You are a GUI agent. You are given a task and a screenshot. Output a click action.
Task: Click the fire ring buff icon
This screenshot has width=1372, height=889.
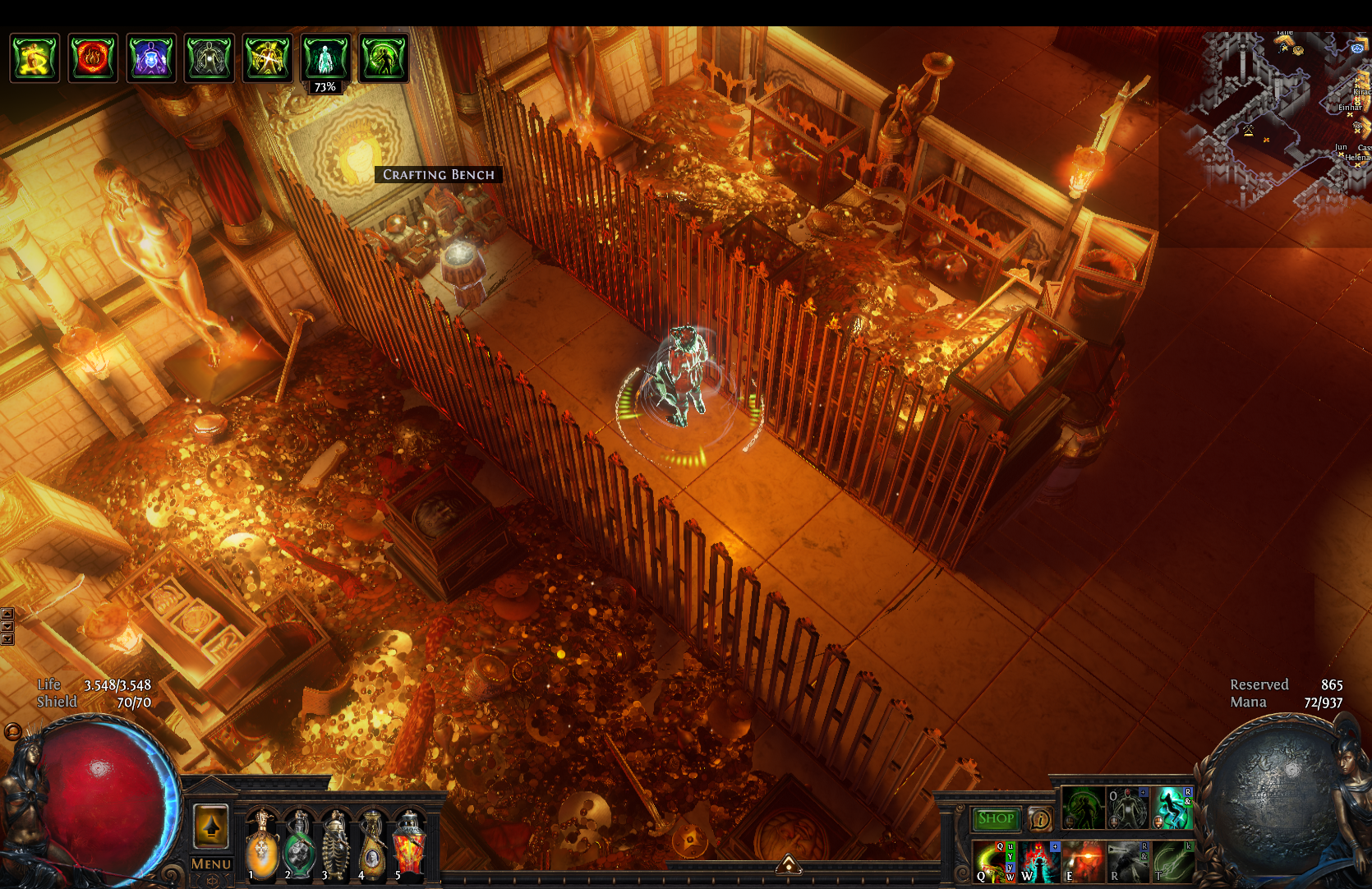pos(93,58)
